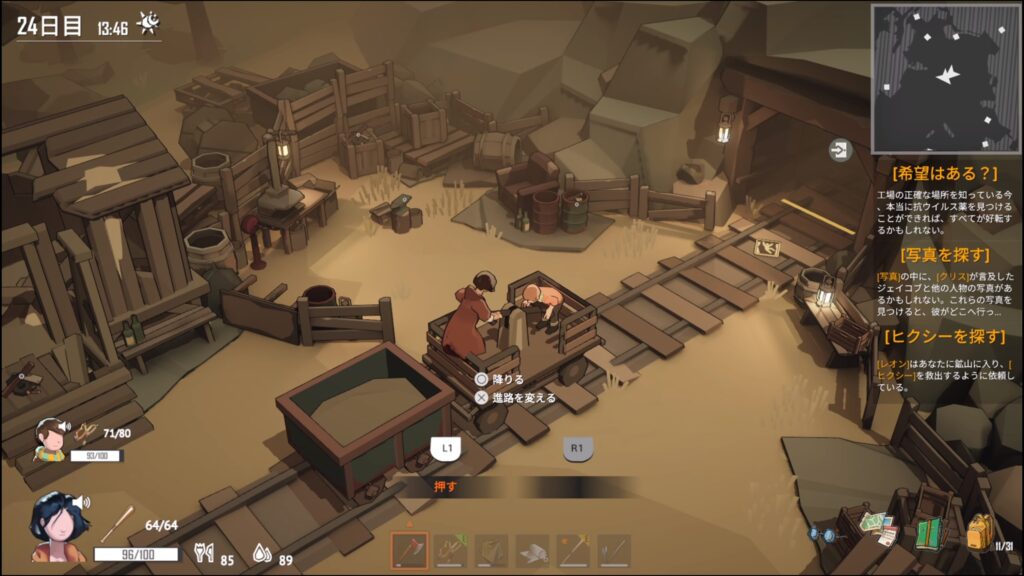Click the 降りる dismount prompt
This screenshot has height=576, width=1024.
coord(500,379)
